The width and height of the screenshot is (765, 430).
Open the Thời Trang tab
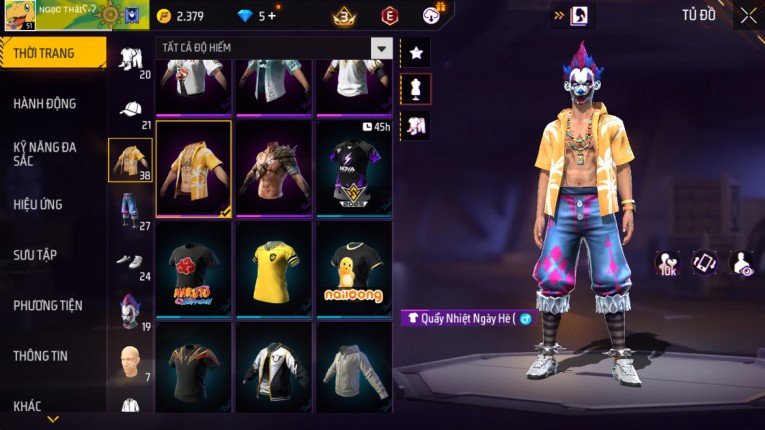click(45, 53)
